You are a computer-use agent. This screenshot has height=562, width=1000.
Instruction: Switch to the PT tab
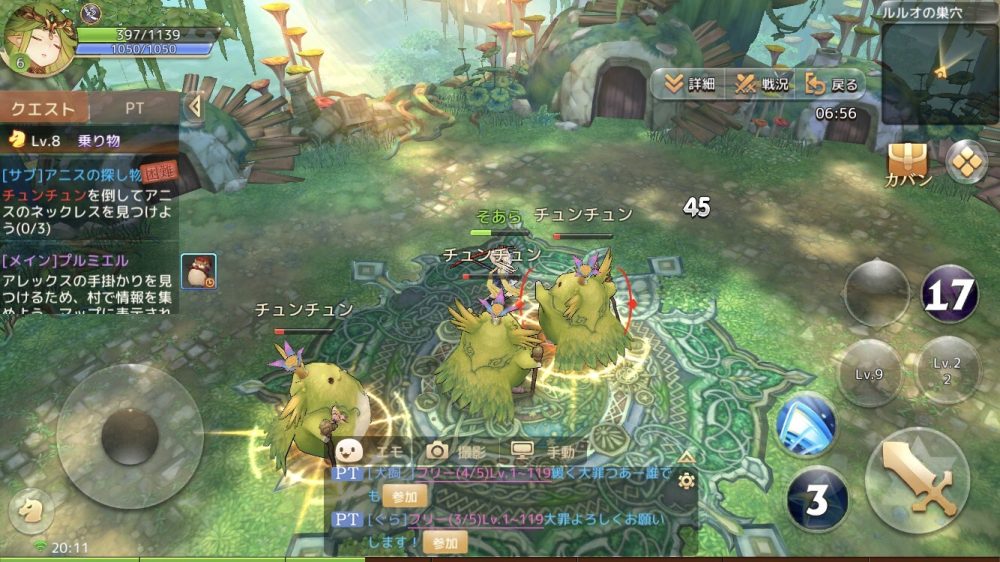(x=135, y=108)
